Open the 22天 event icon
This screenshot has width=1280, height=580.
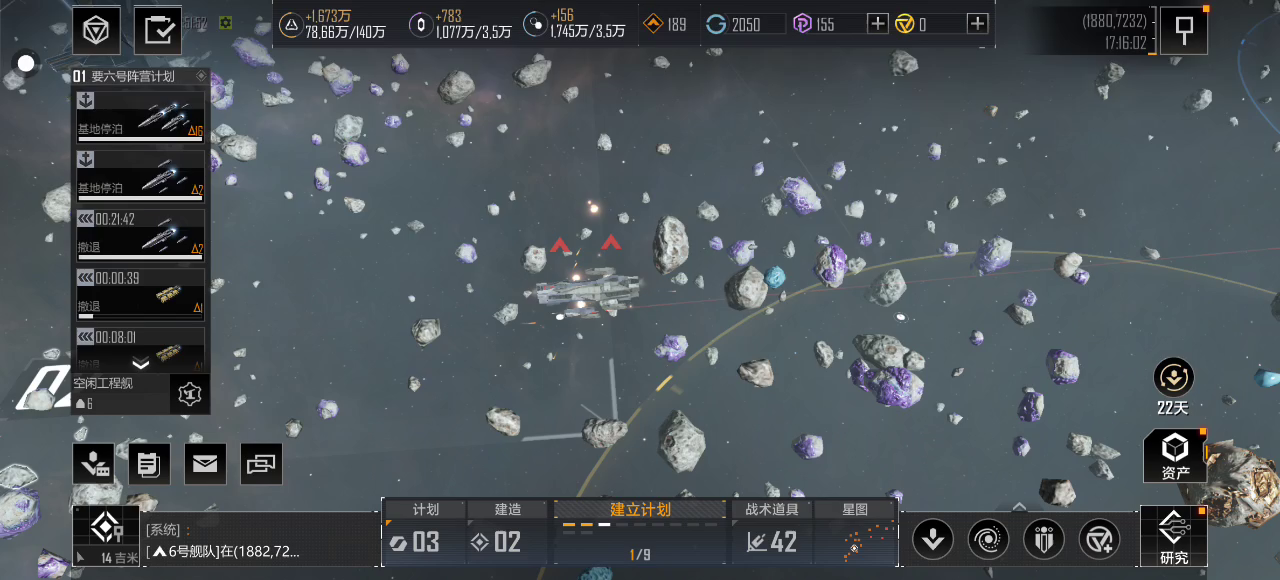(1171, 386)
